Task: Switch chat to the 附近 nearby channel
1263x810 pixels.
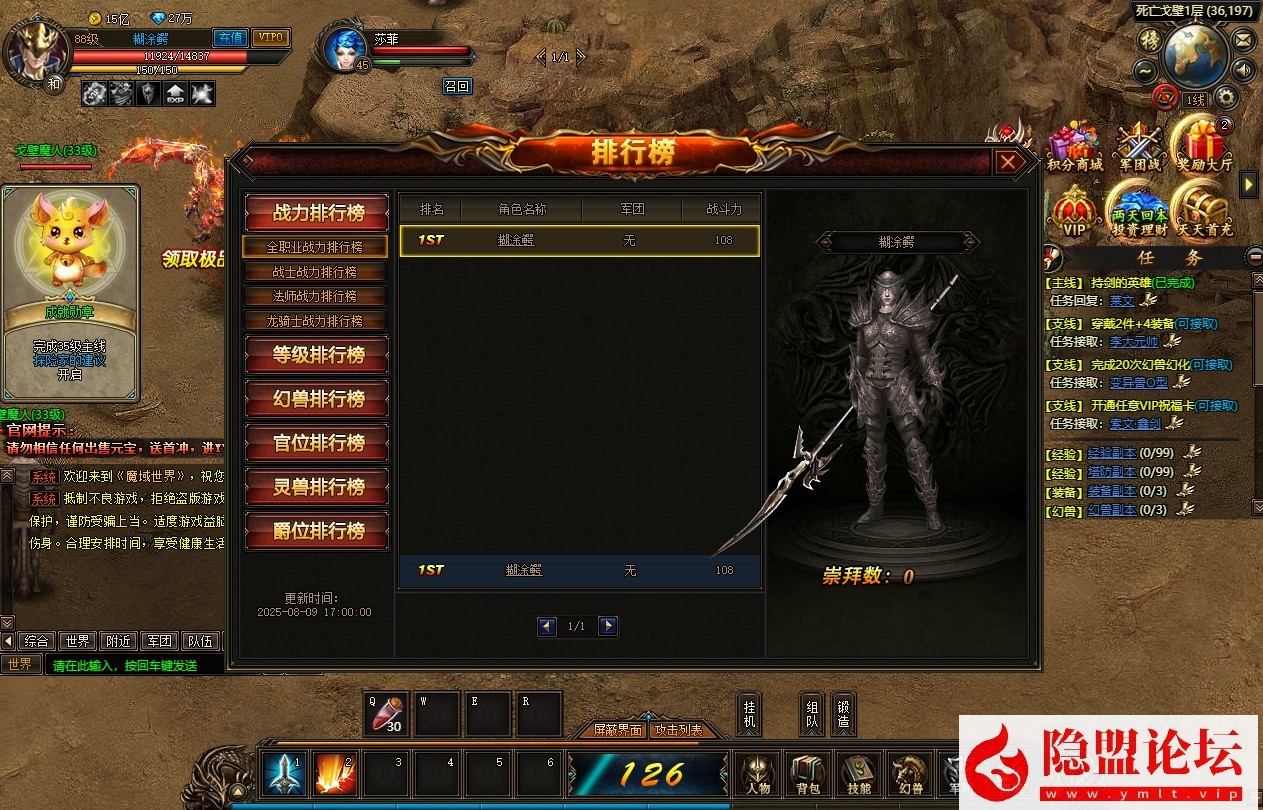Action: tap(120, 641)
